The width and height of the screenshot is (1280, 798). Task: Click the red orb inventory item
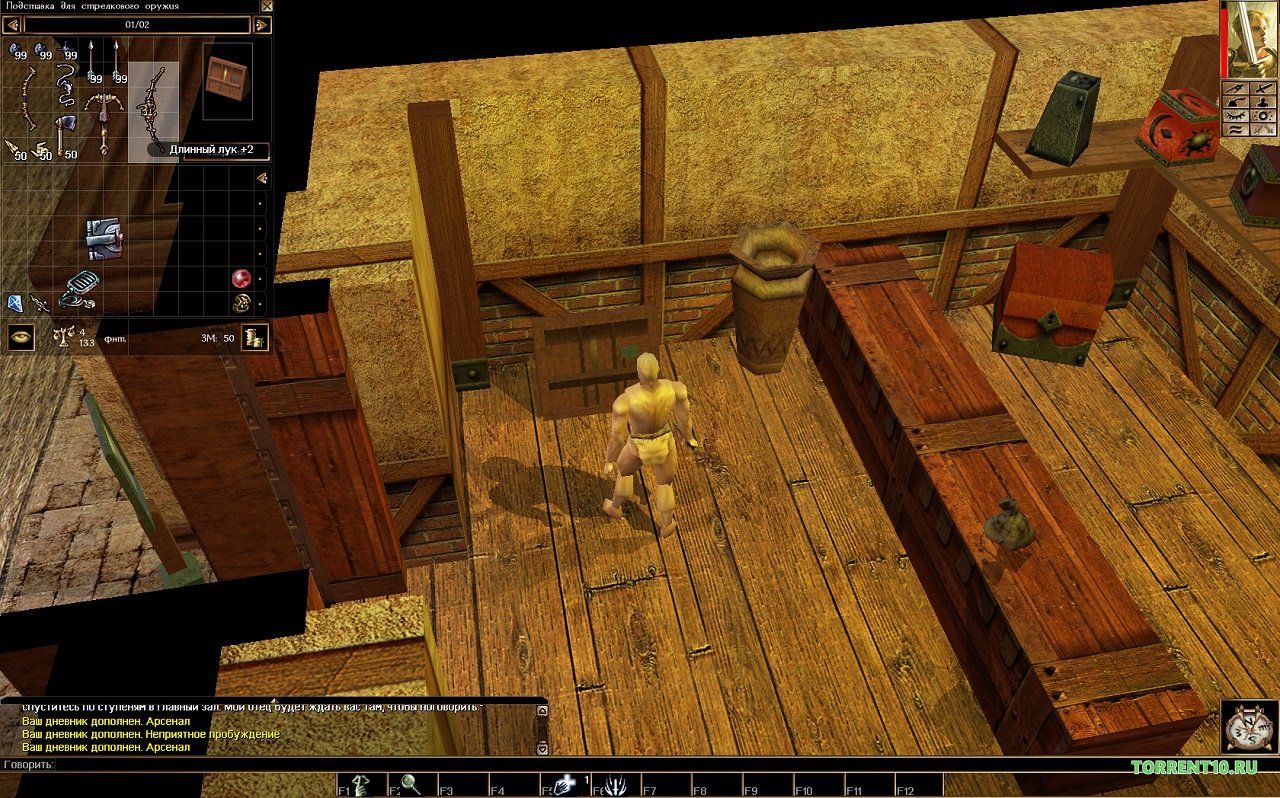pyautogui.click(x=240, y=278)
